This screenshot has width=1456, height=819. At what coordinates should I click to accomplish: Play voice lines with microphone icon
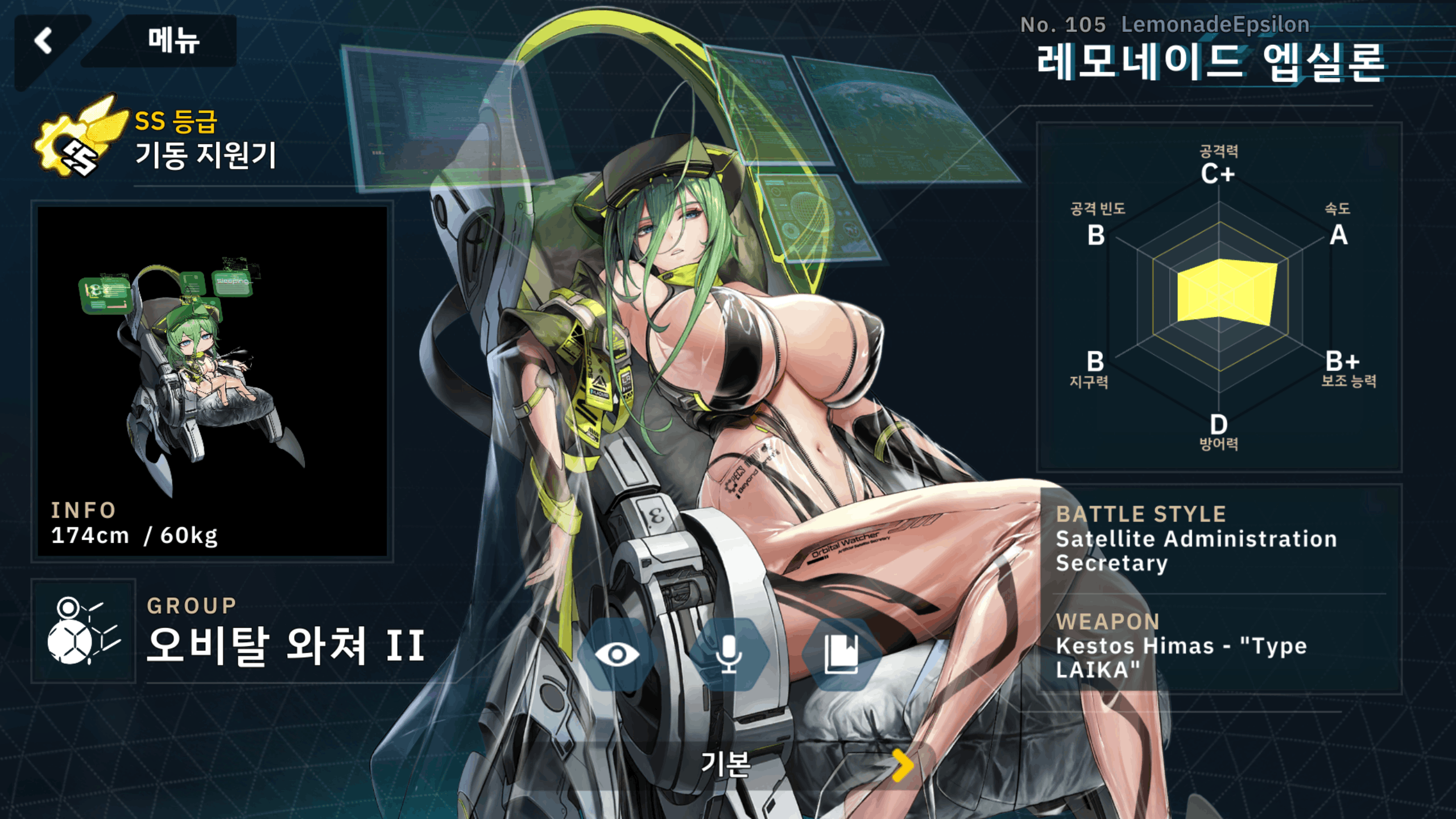[729, 654]
